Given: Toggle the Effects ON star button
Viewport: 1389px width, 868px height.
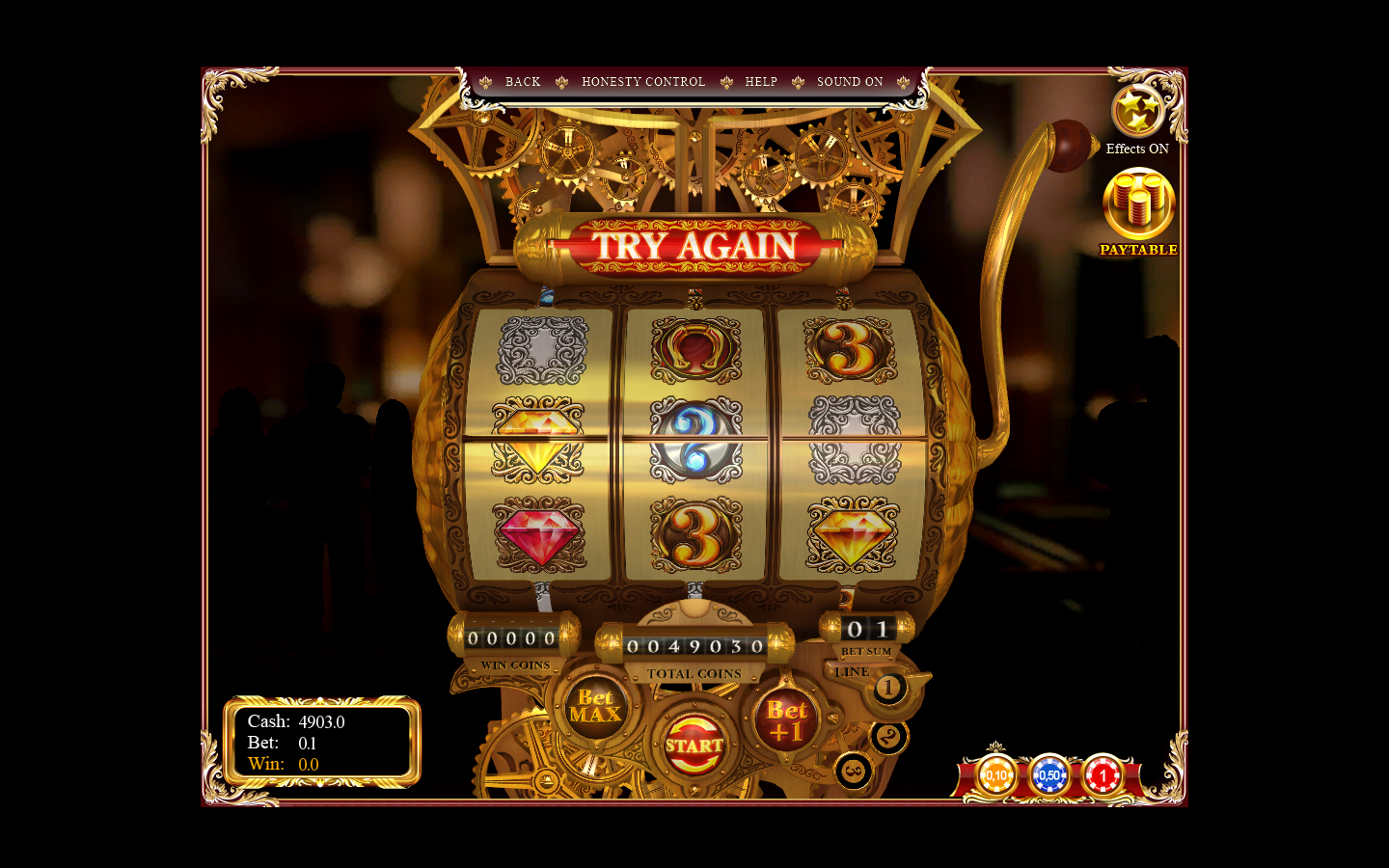Looking at the screenshot, I should pyautogui.click(x=1137, y=112).
